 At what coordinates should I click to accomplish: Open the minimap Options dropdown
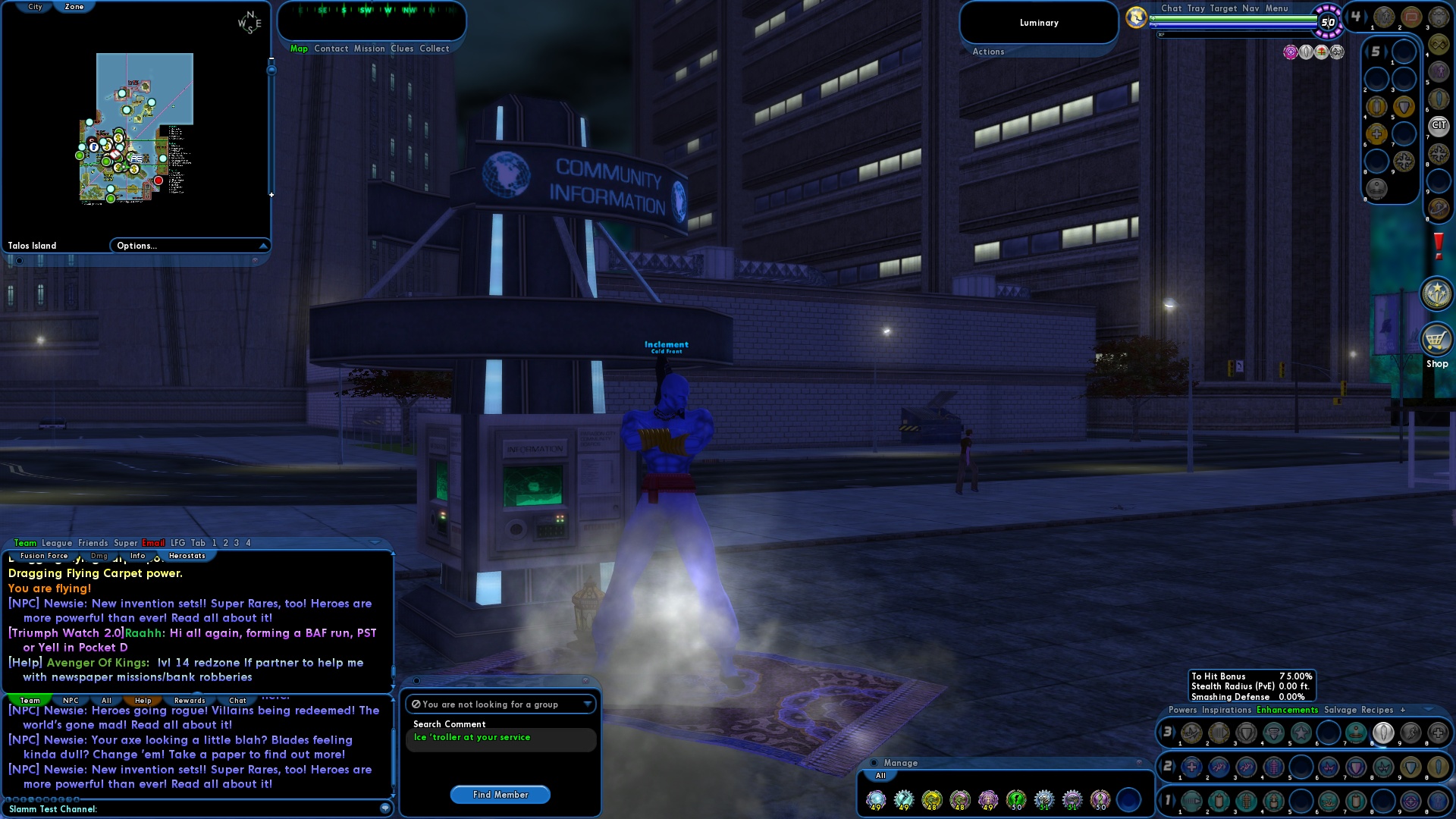(190, 245)
